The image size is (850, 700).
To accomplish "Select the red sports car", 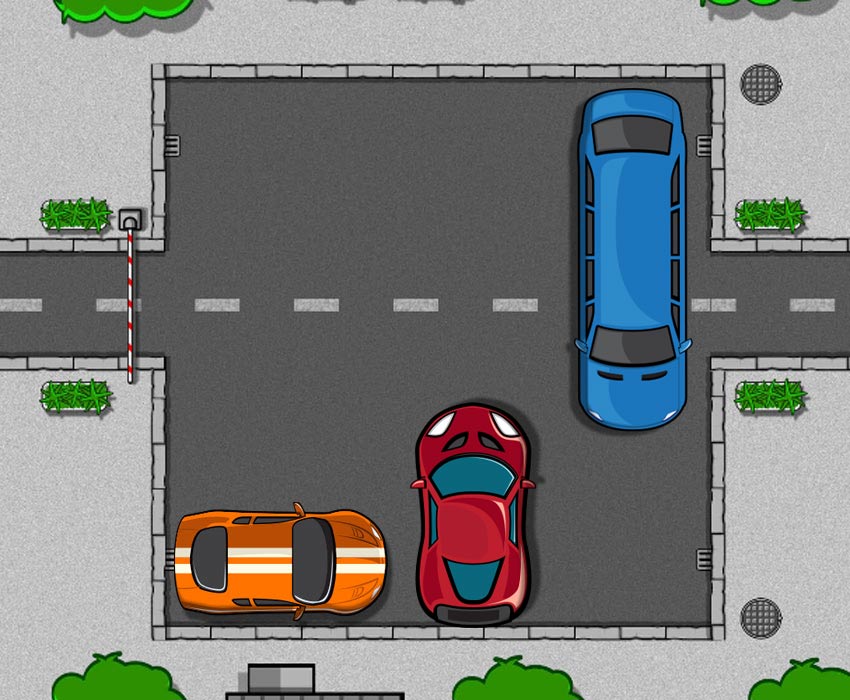I will (x=473, y=515).
